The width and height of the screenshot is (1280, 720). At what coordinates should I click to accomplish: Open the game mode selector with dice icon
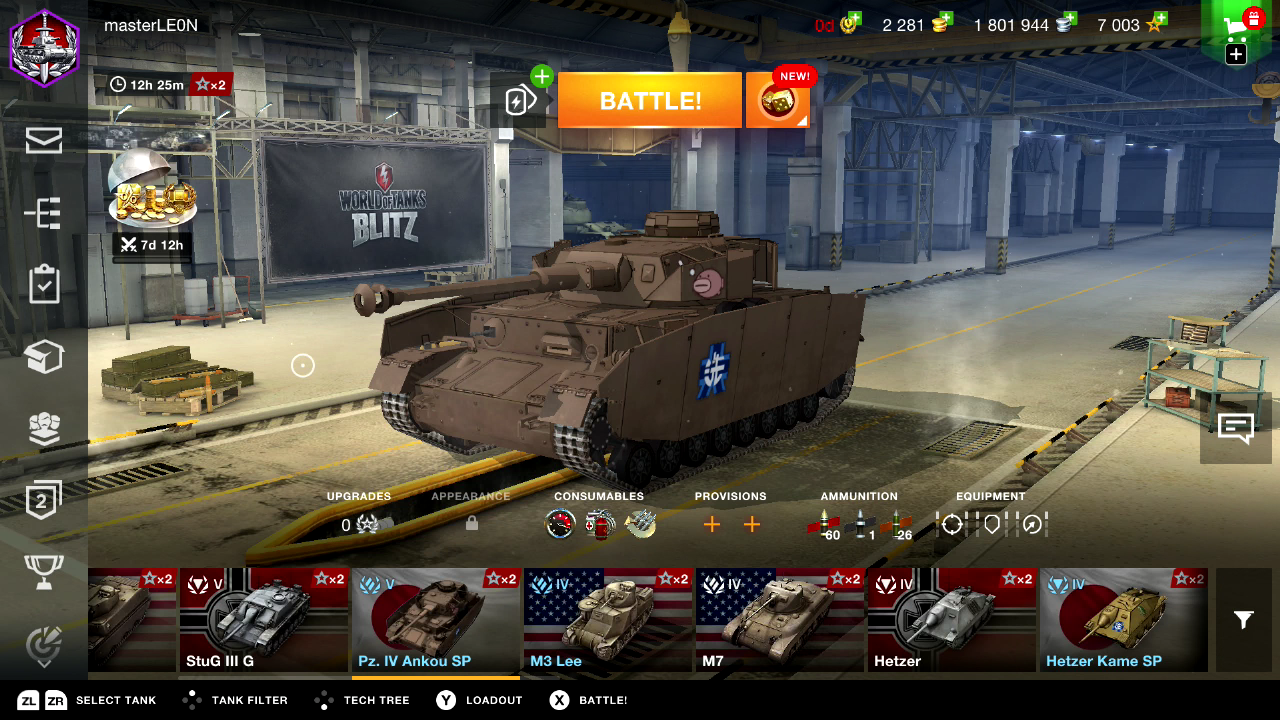[777, 100]
